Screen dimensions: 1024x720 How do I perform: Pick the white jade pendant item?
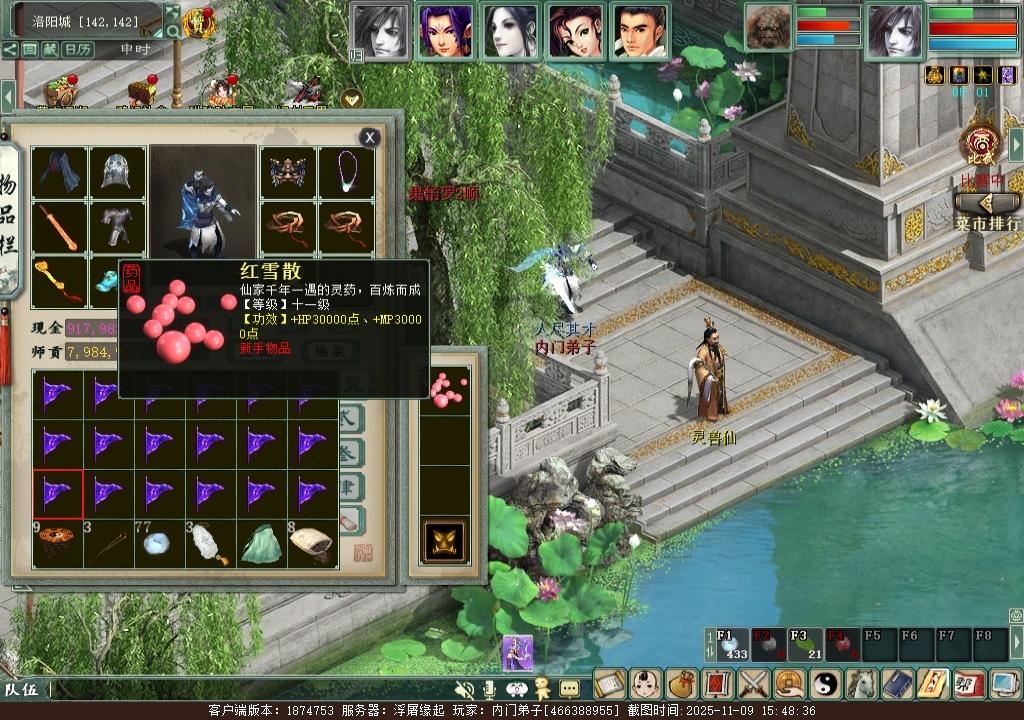(209, 544)
